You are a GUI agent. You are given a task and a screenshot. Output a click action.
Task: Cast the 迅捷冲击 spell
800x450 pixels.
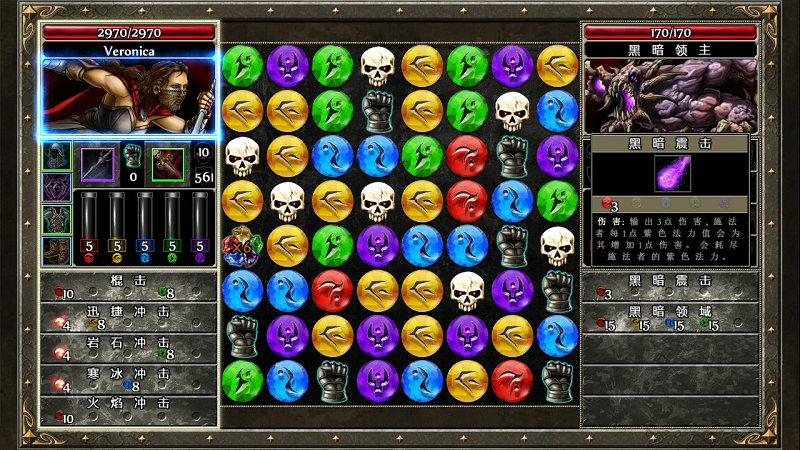click(130, 317)
